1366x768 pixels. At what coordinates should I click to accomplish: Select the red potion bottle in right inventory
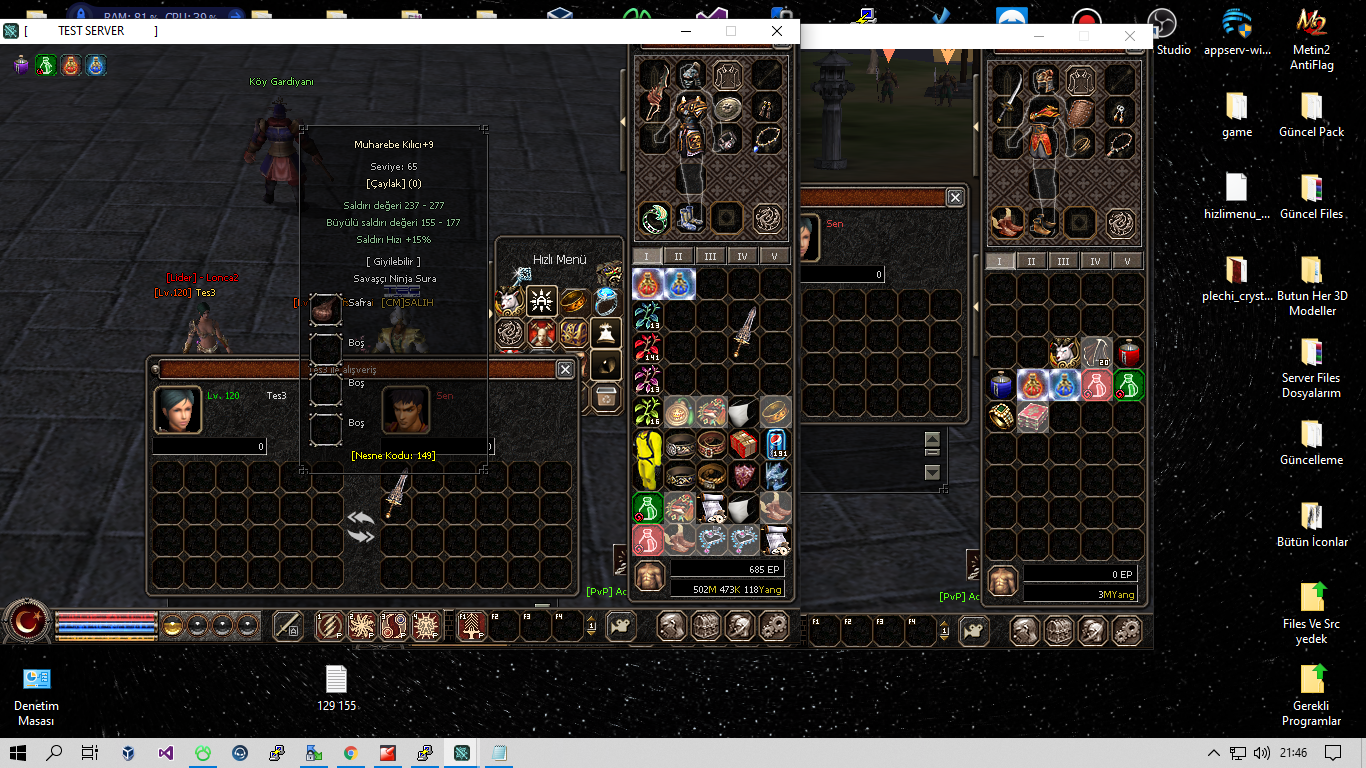[x=1128, y=353]
